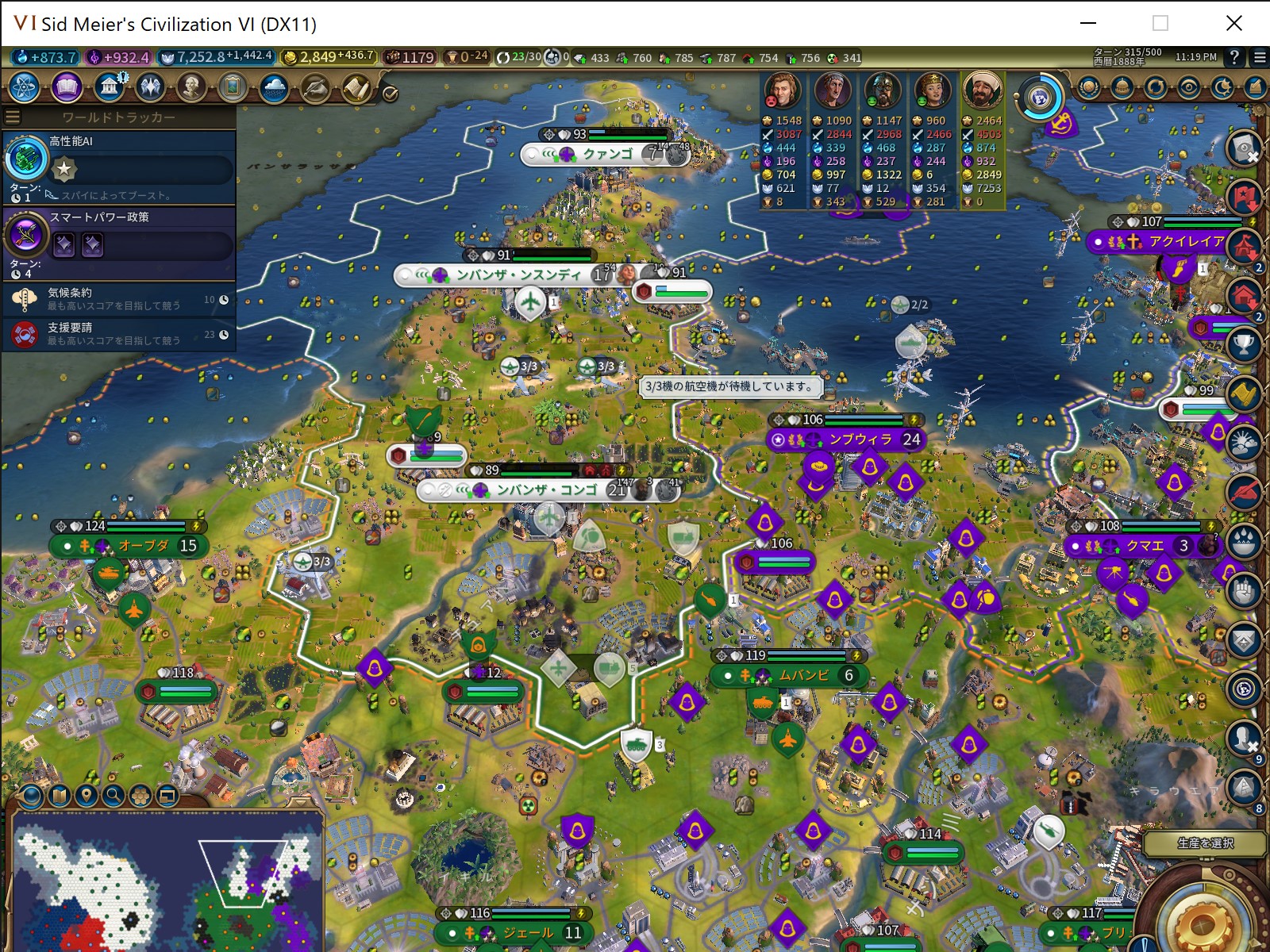Open World Congress via the globe icon
Viewport: 1270px width, 952px height.
(x=1041, y=98)
